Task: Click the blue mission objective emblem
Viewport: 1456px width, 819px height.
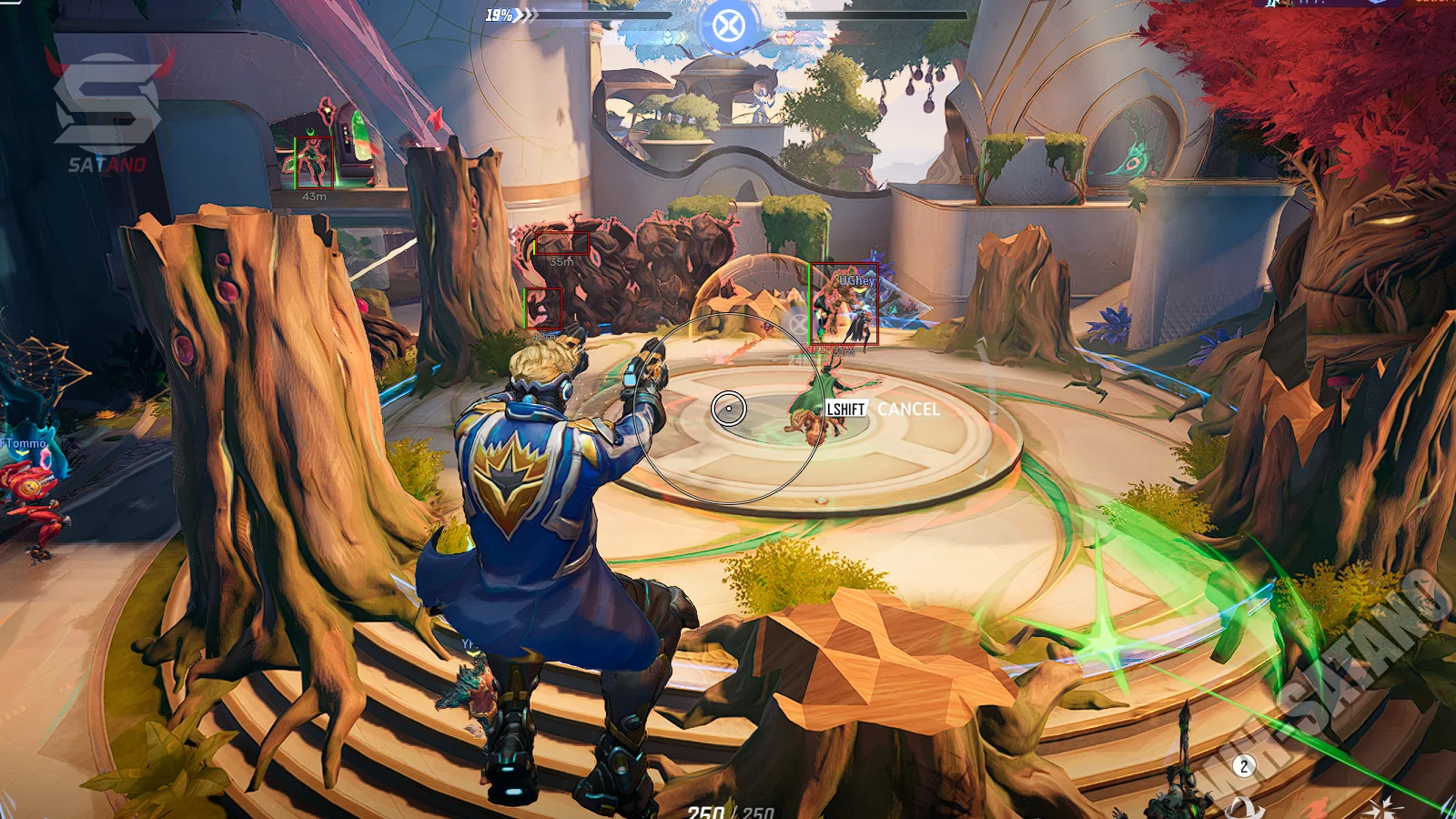Action: tap(728, 25)
